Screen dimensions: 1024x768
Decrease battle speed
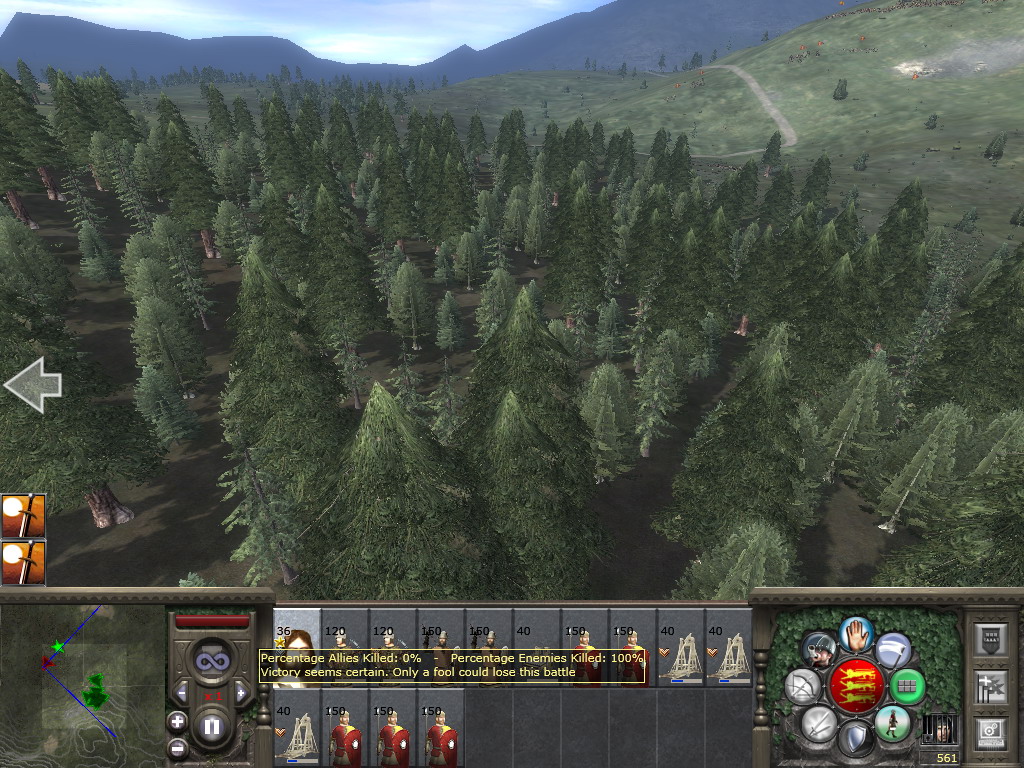click(182, 693)
